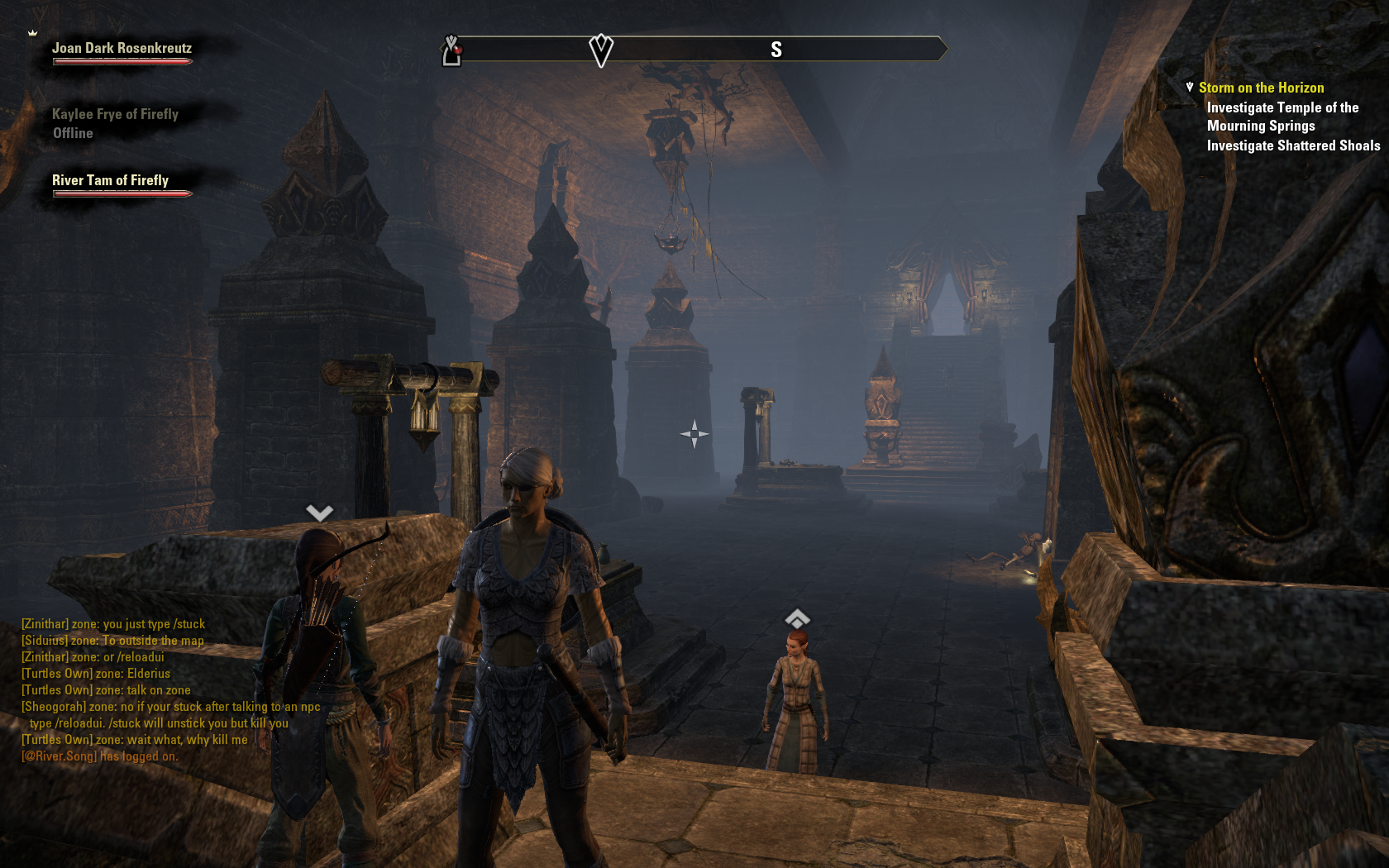Select Joan Dark Rosenkreutz group frame

[x=122, y=49]
